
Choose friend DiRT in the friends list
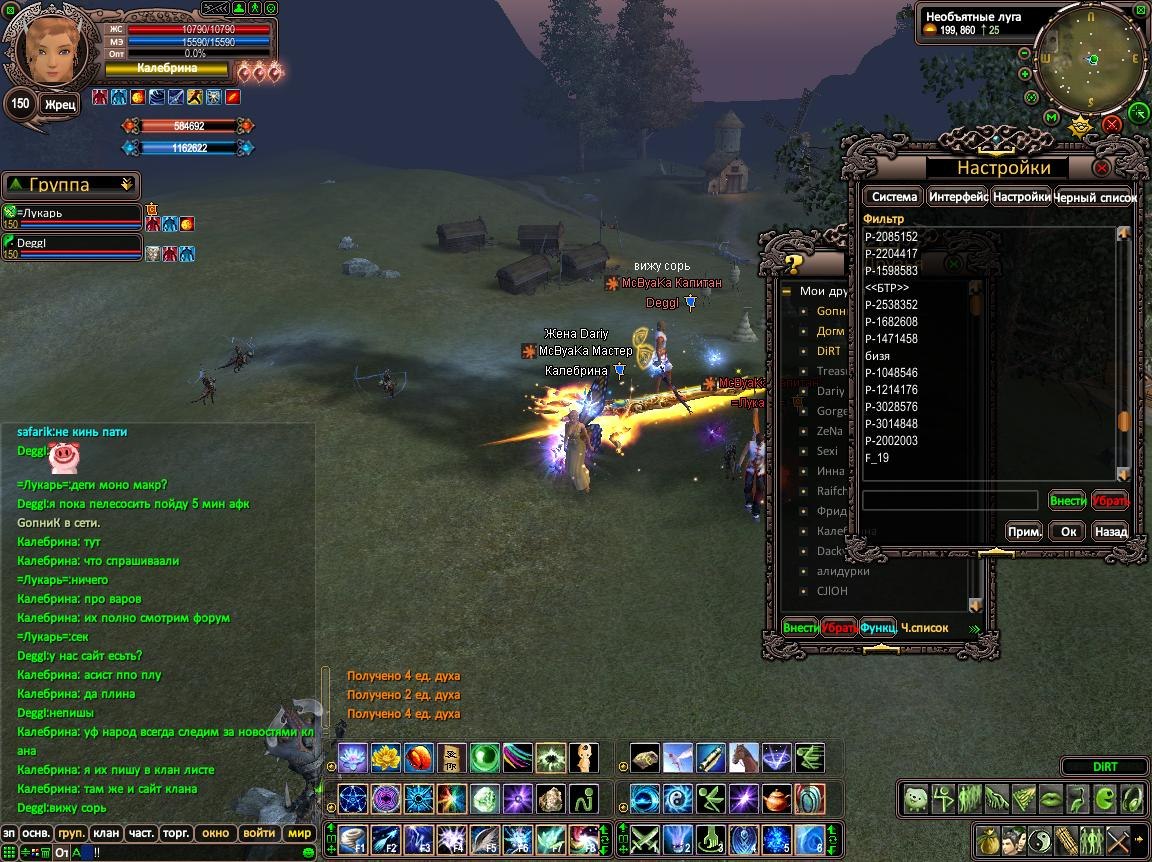pyautogui.click(x=828, y=351)
